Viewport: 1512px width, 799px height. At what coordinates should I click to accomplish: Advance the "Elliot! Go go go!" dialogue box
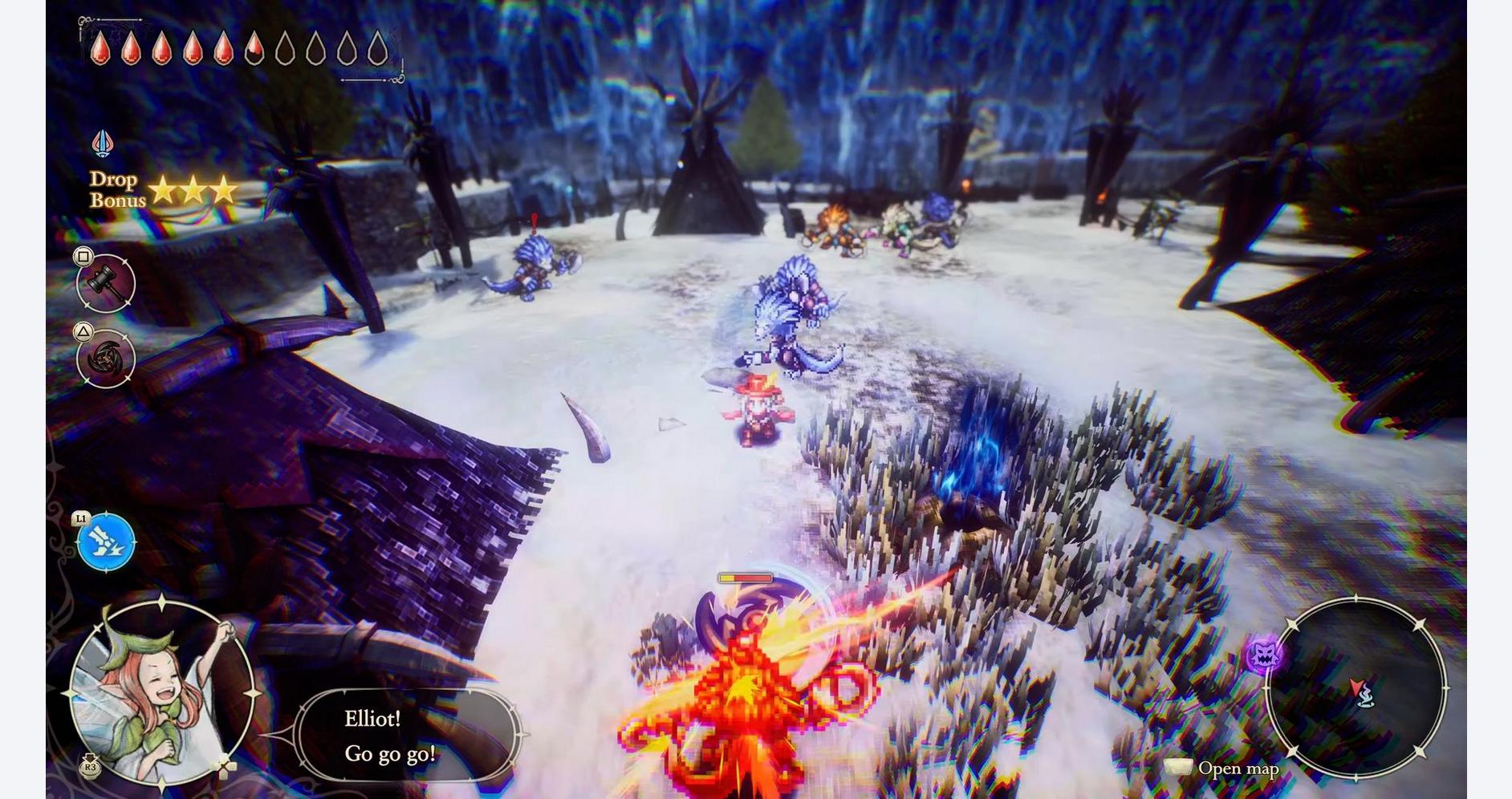[408, 736]
